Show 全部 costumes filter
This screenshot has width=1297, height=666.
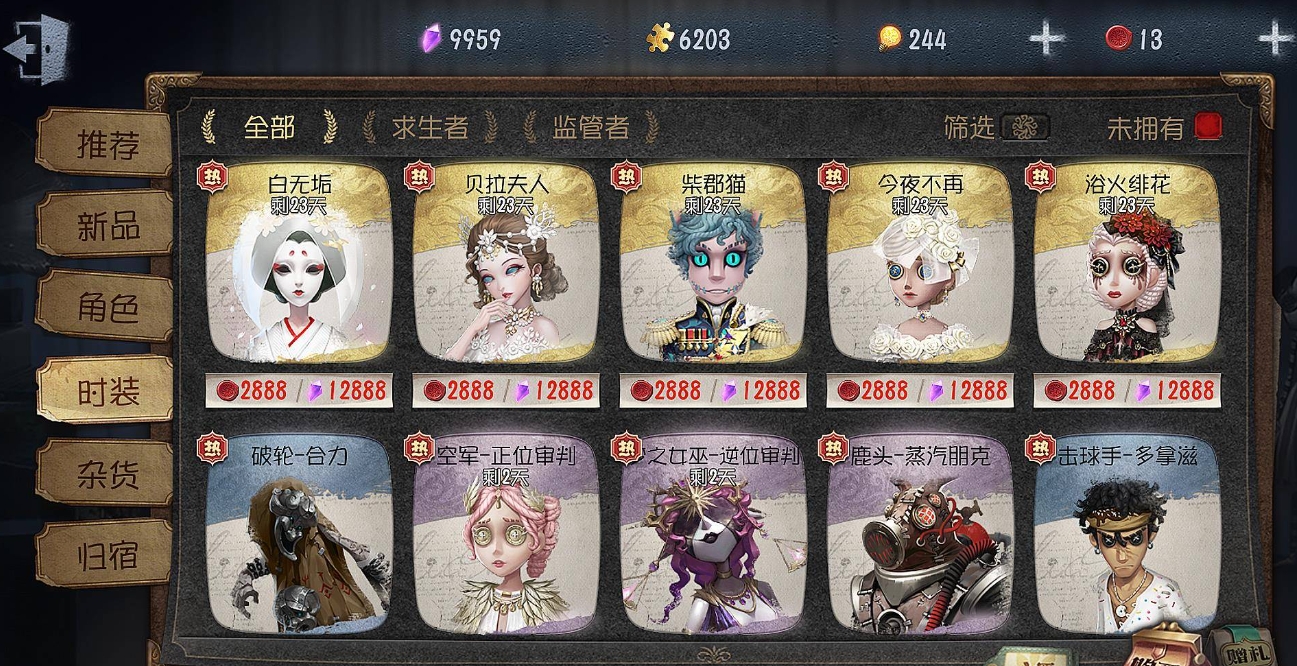269,127
